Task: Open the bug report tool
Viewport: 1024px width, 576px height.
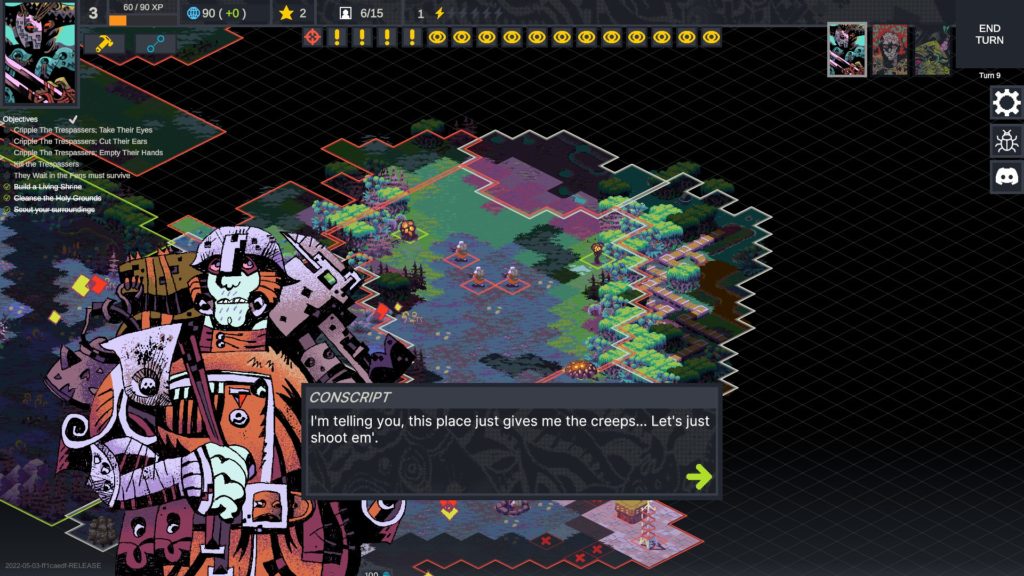Action: tap(1006, 140)
